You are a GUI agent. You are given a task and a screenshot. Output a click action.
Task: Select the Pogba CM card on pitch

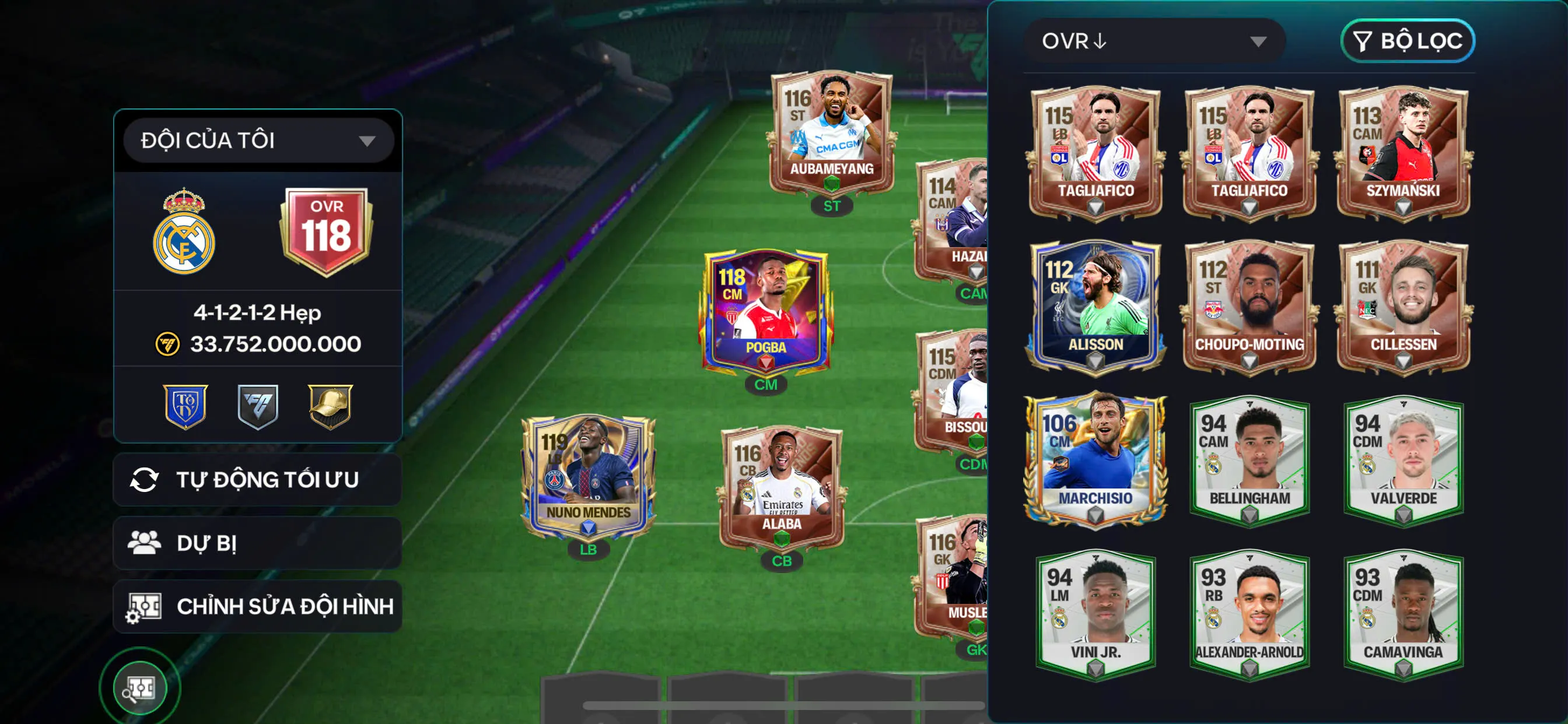coord(766,310)
